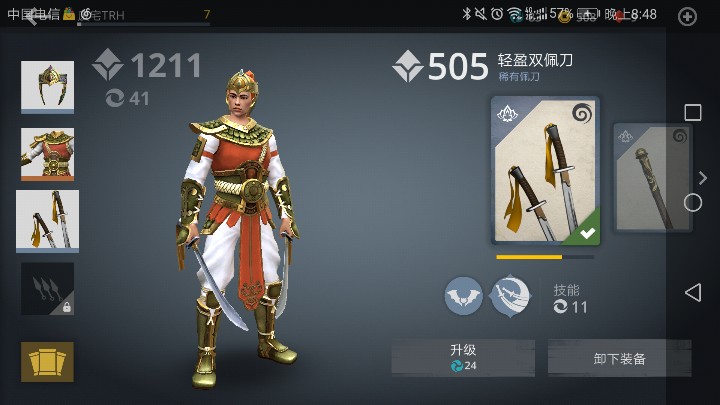Collapse navigation bar with chevron arrow
The height and width of the screenshot is (405, 720).
coord(703,178)
